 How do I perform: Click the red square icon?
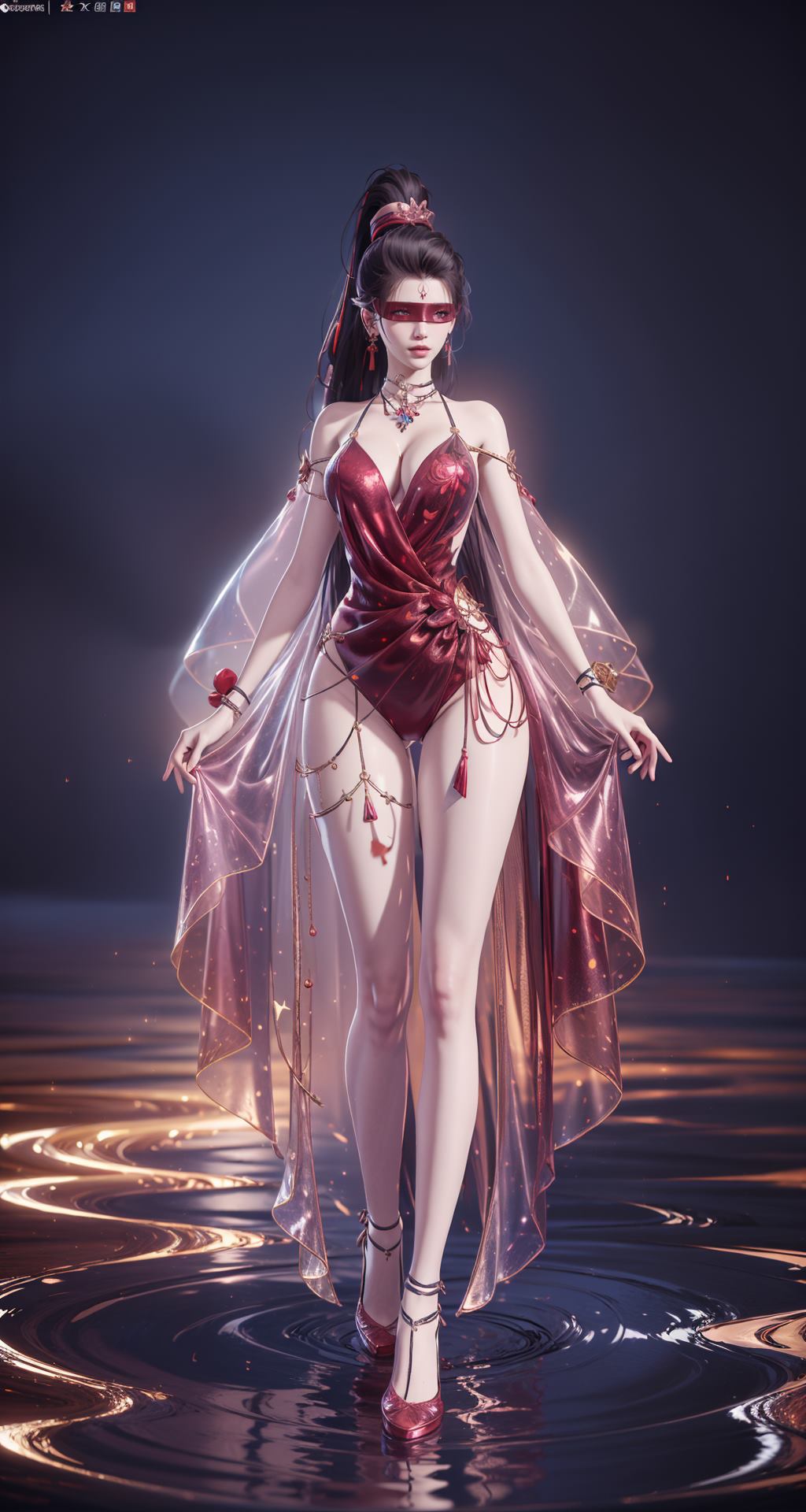130,7
